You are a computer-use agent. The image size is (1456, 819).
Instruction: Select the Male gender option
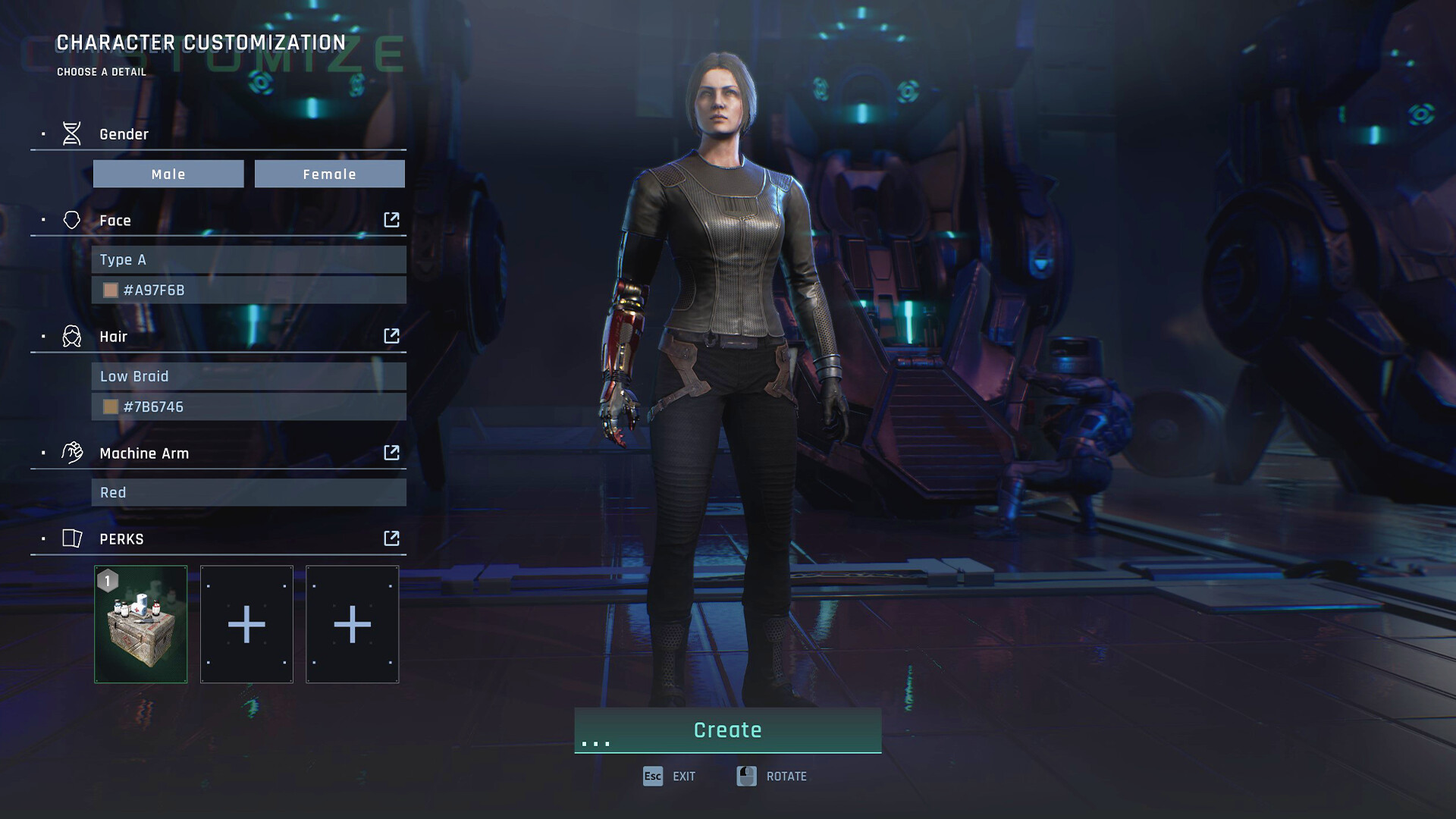click(x=168, y=174)
